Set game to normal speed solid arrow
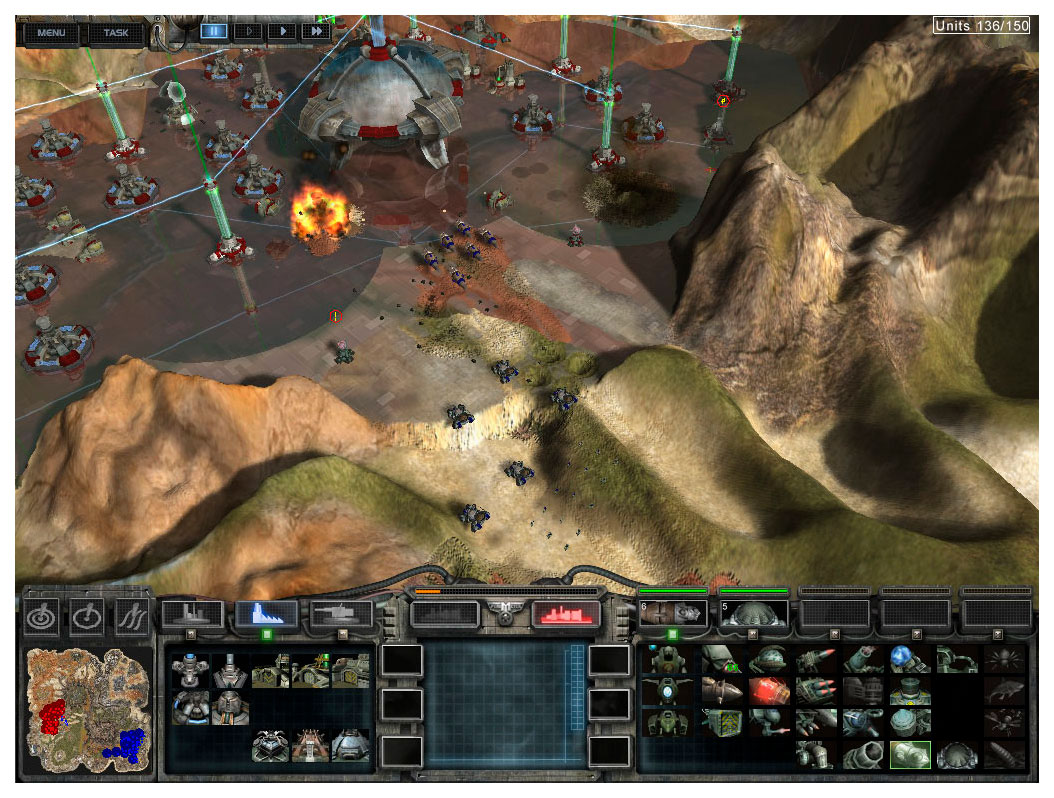Image resolution: width=1054 pixels, height=798 pixels. [x=283, y=31]
